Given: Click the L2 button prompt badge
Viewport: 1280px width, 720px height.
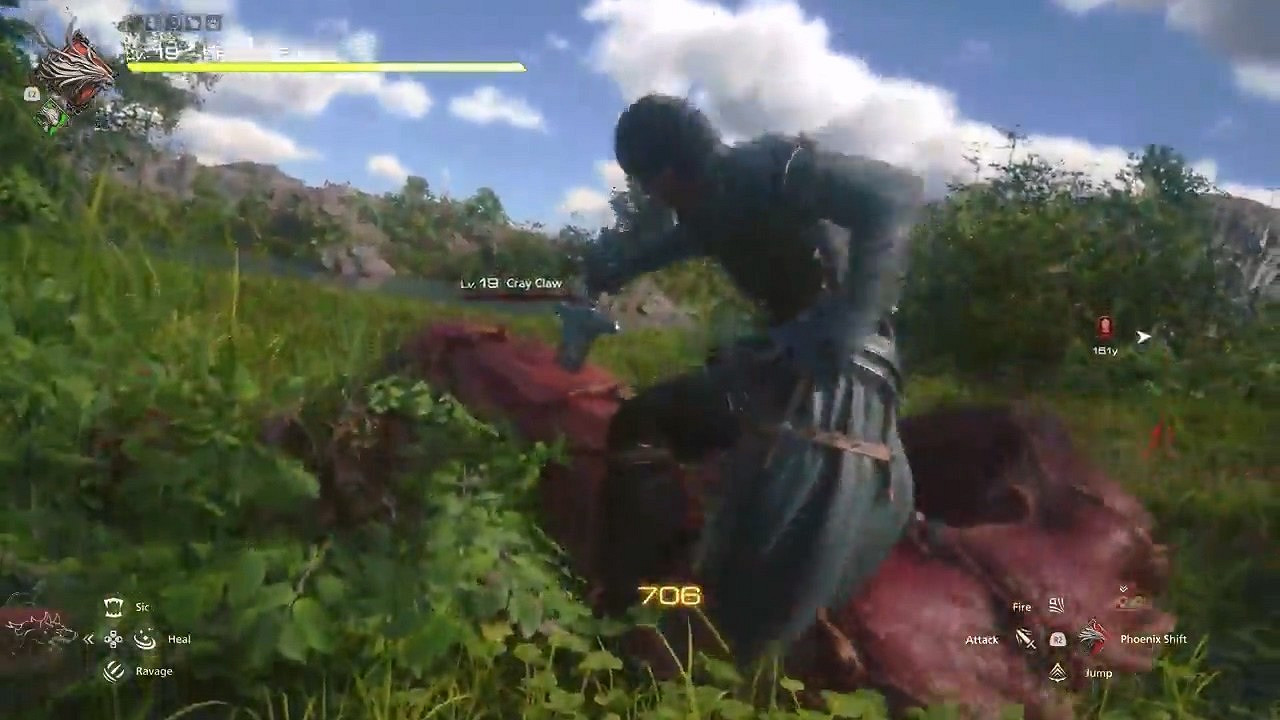Looking at the screenshot, I should [31, 92].
